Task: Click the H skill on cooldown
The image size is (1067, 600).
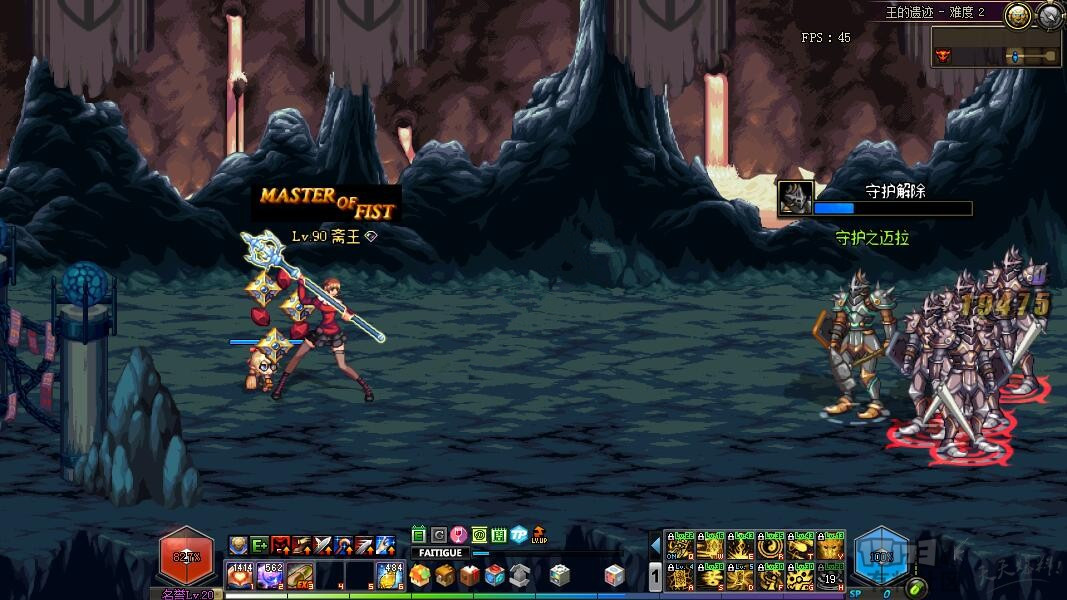Action: point(831,577)
